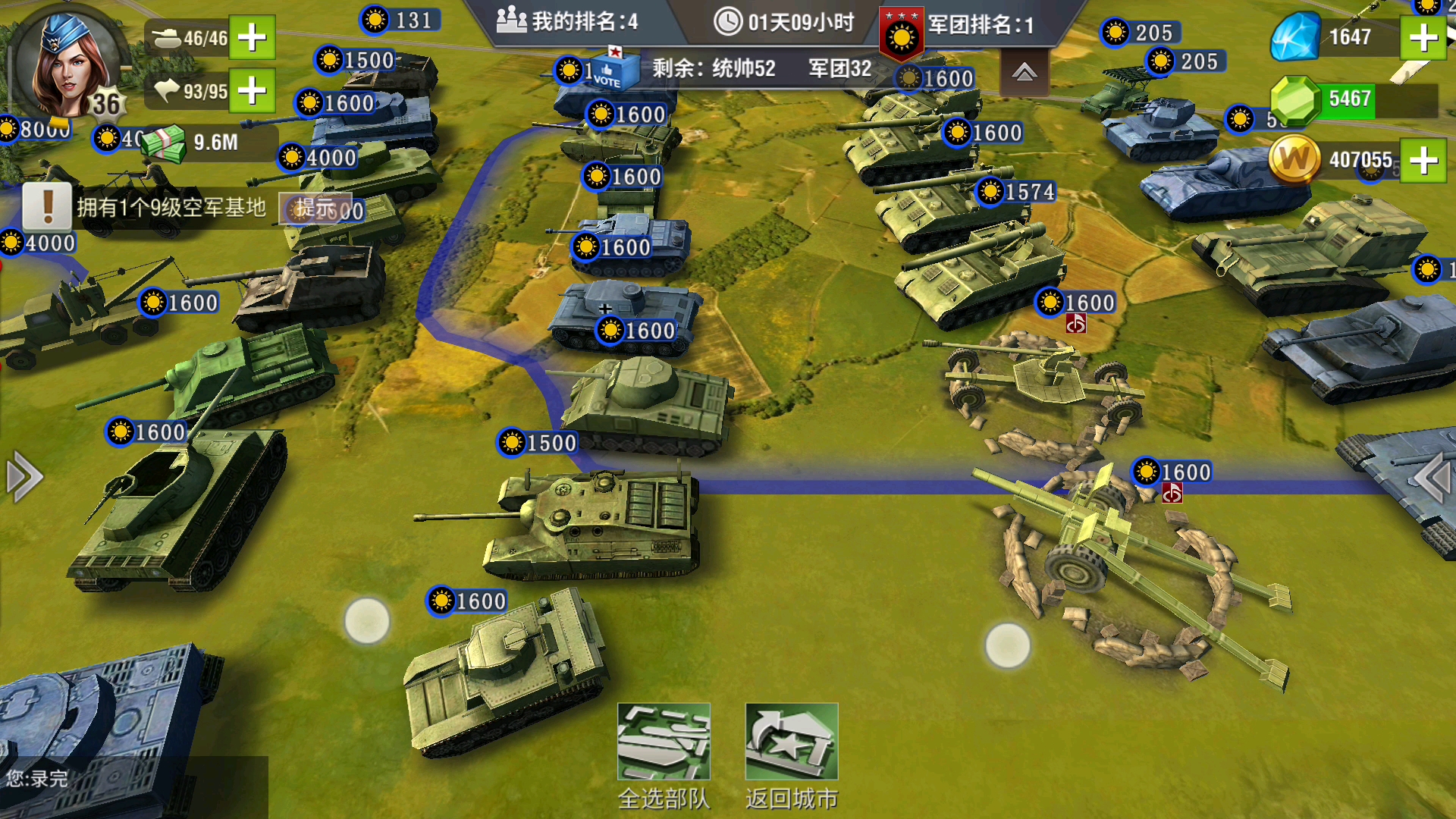The width and height of the screenshot is (1456, 819).
Task: Open the right side arrow panel
Action: [x=1433, y=477]
